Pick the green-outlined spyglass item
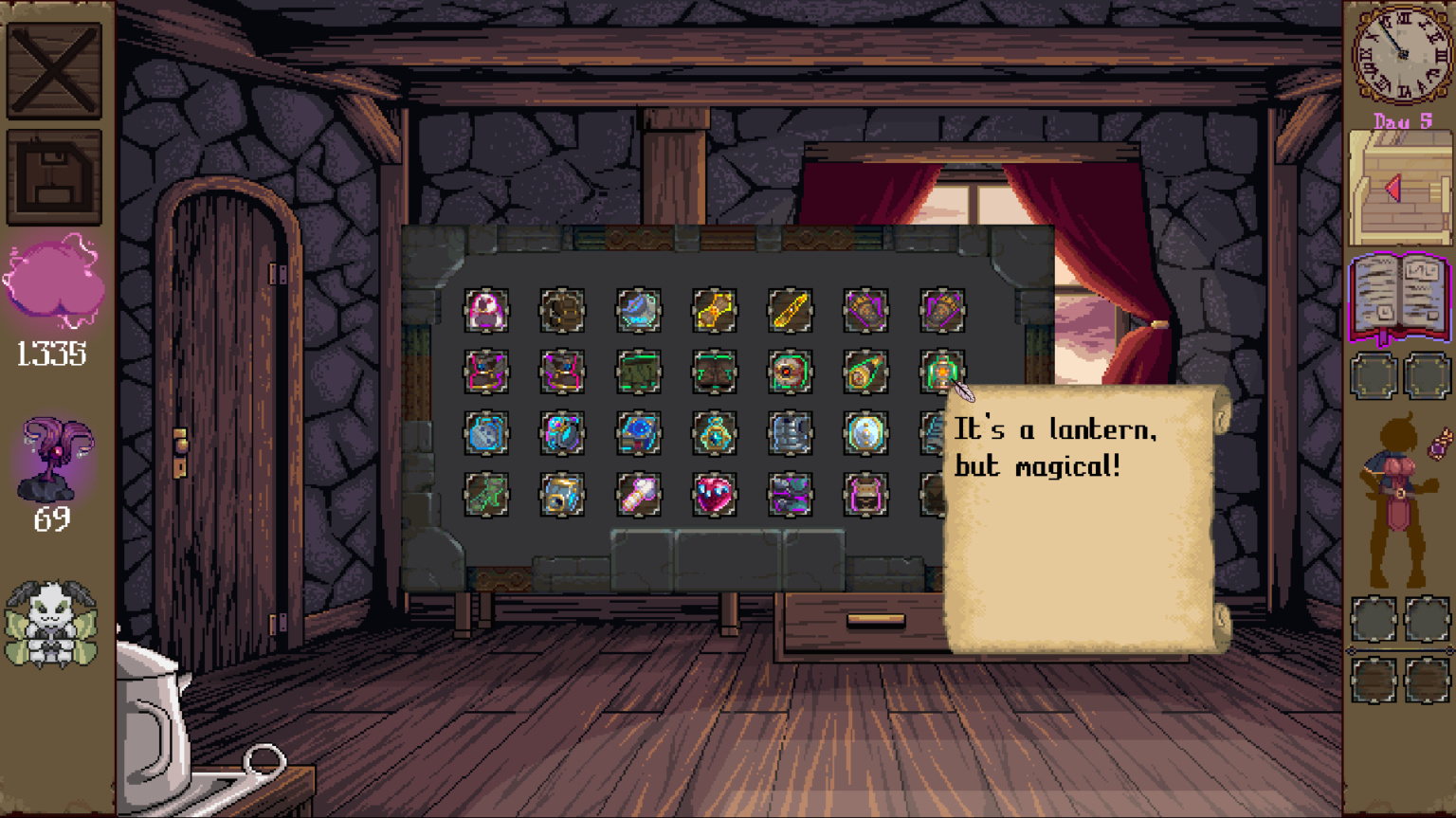Screen dimensions: 1456x818 click(865, 372)
